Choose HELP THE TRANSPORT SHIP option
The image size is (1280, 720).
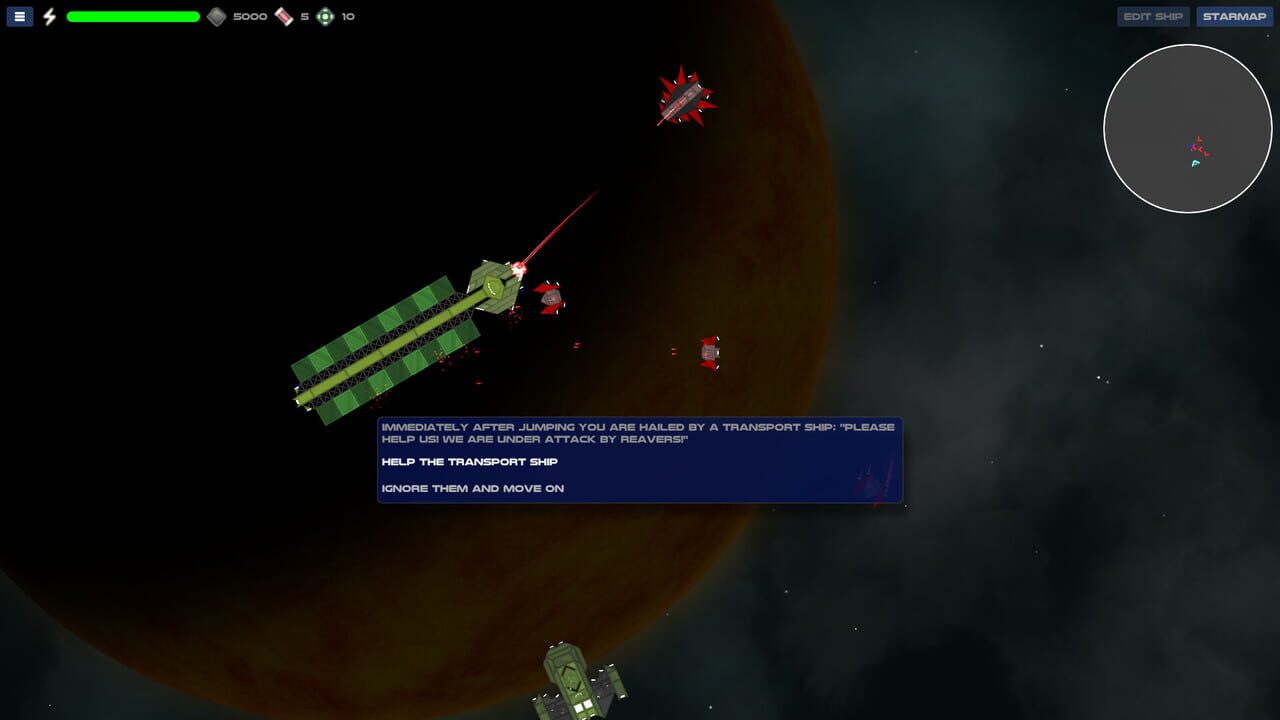[468, 461]
